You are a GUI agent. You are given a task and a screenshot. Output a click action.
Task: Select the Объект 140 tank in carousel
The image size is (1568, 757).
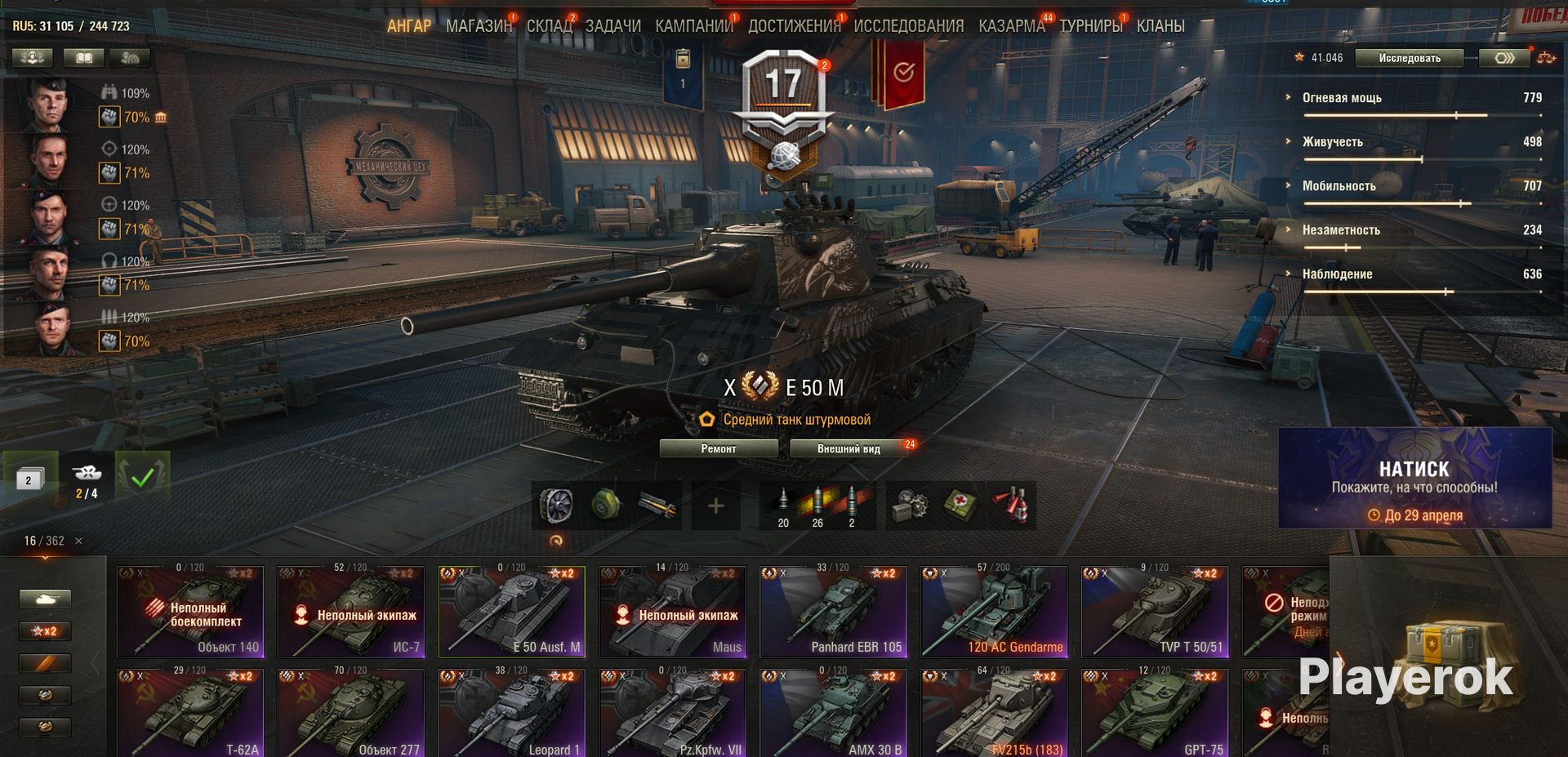190,612
